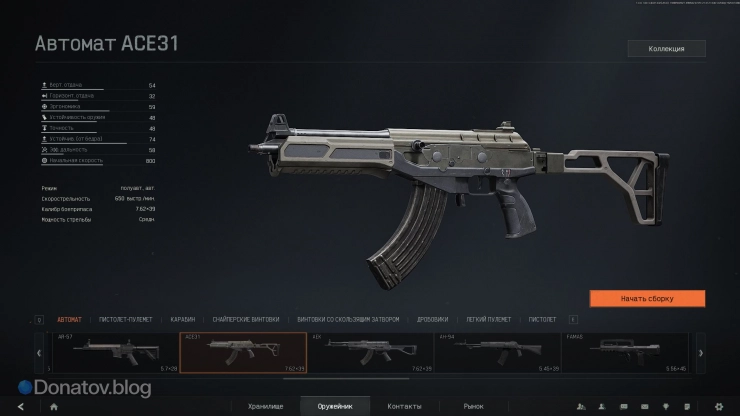Open the Коллекция collection button
The image size is (740, 416).
[666, 48]
